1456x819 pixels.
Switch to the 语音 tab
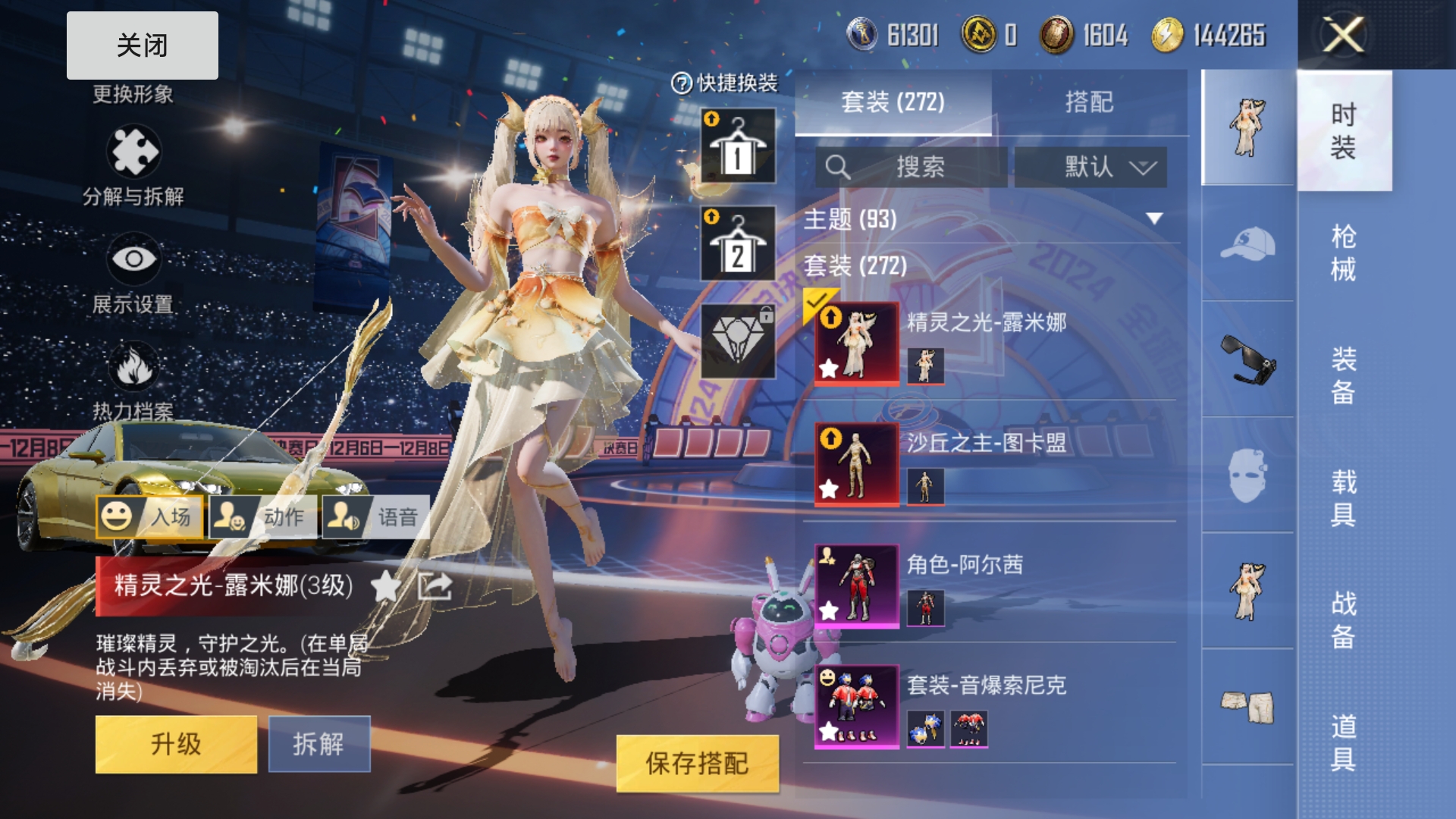click(376, 517)
